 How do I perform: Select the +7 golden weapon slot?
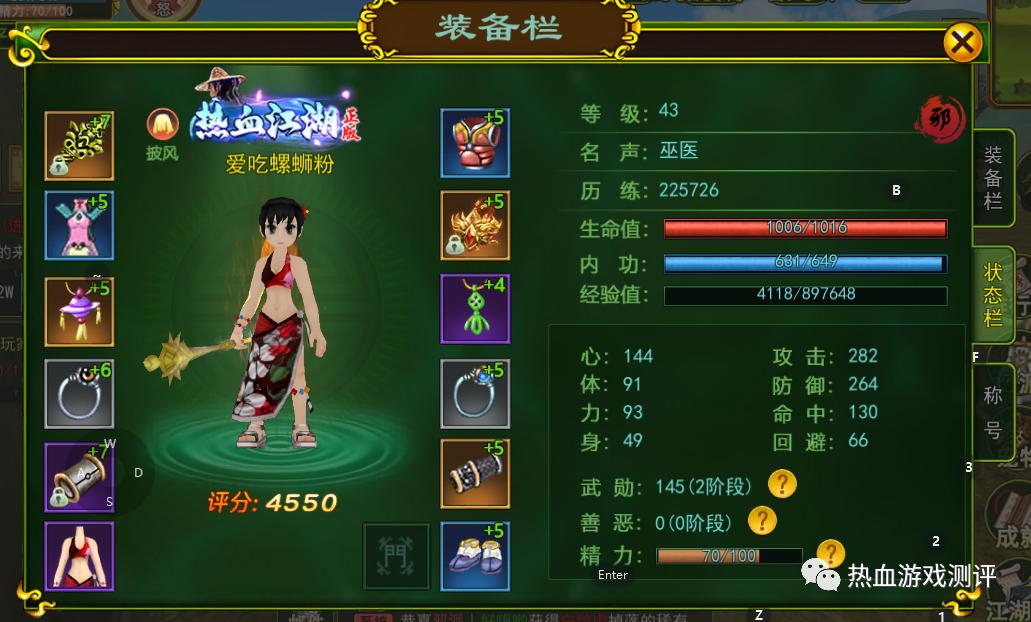(x=79, y=145)
